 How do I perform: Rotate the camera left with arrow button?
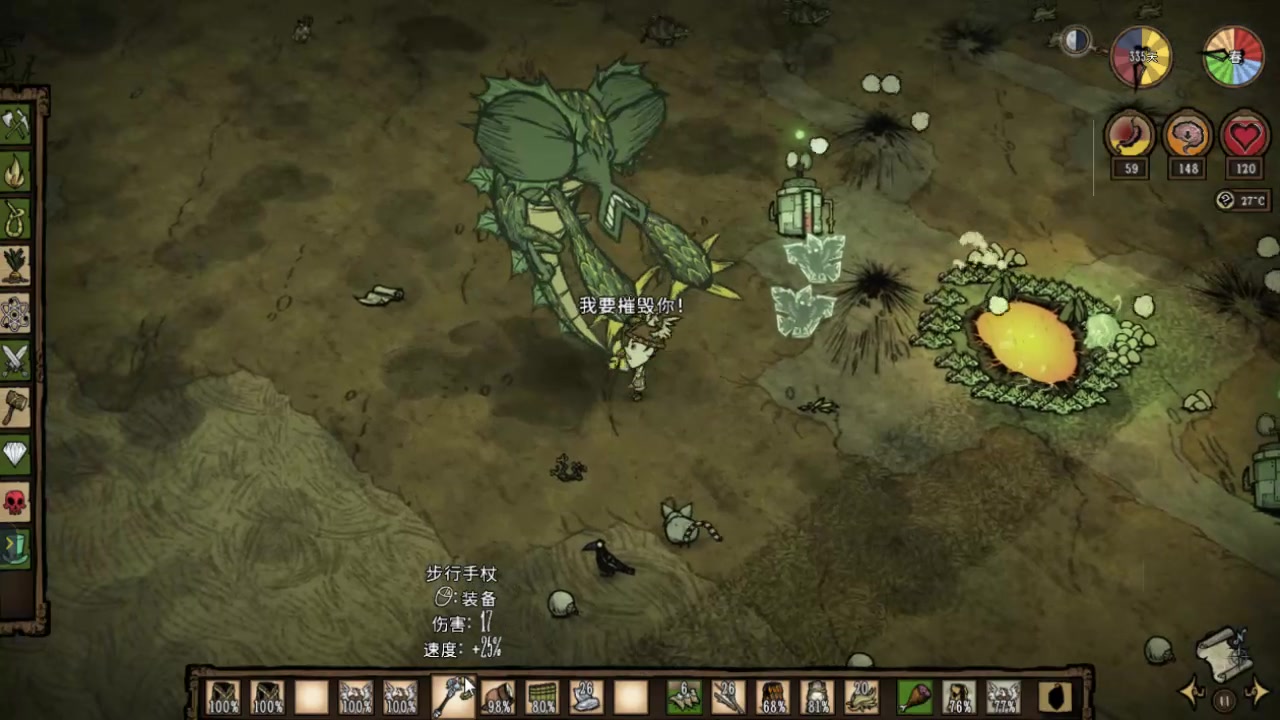click(x=1192, y=690)
